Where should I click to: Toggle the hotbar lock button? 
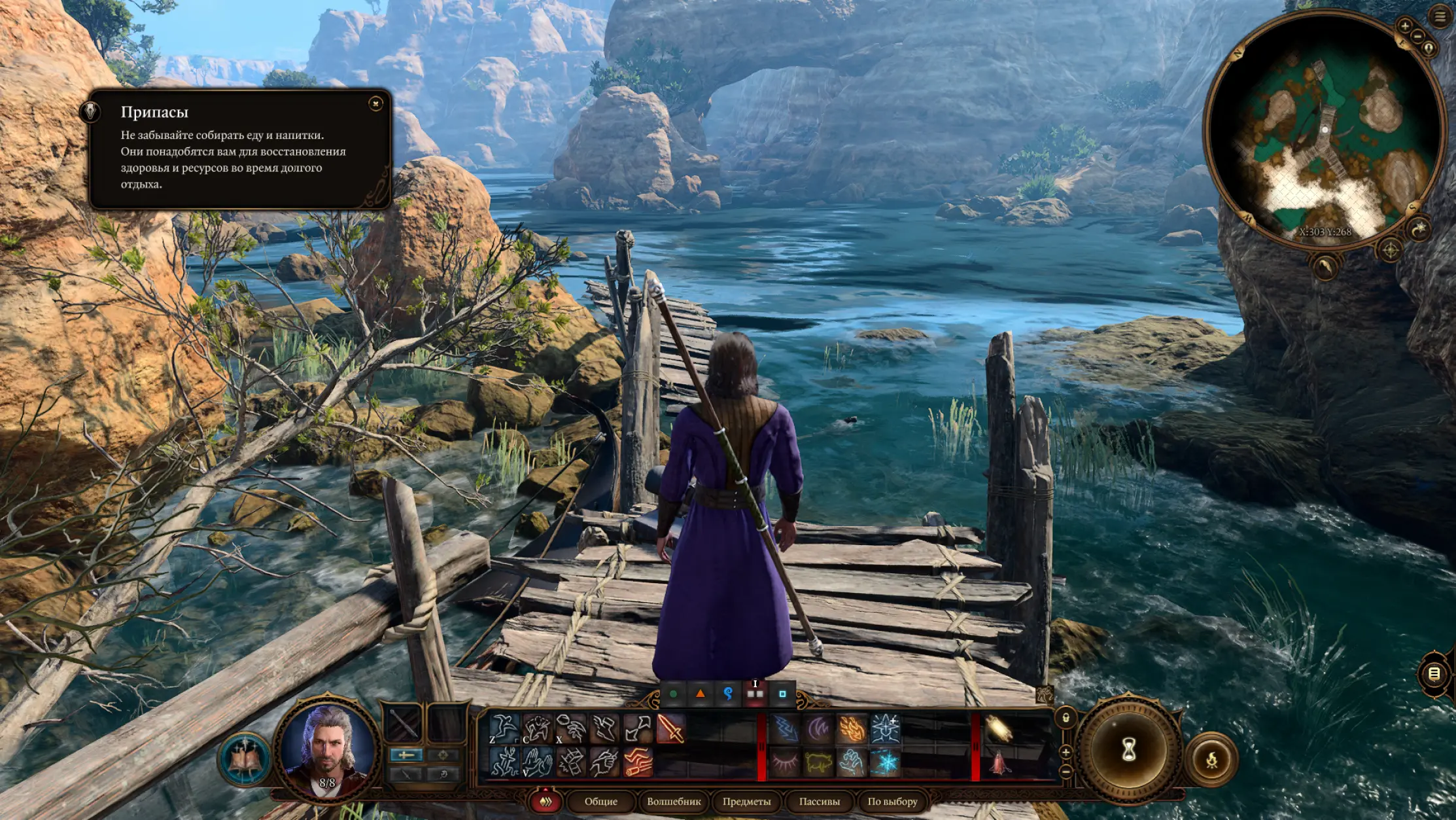[1066, 718]
